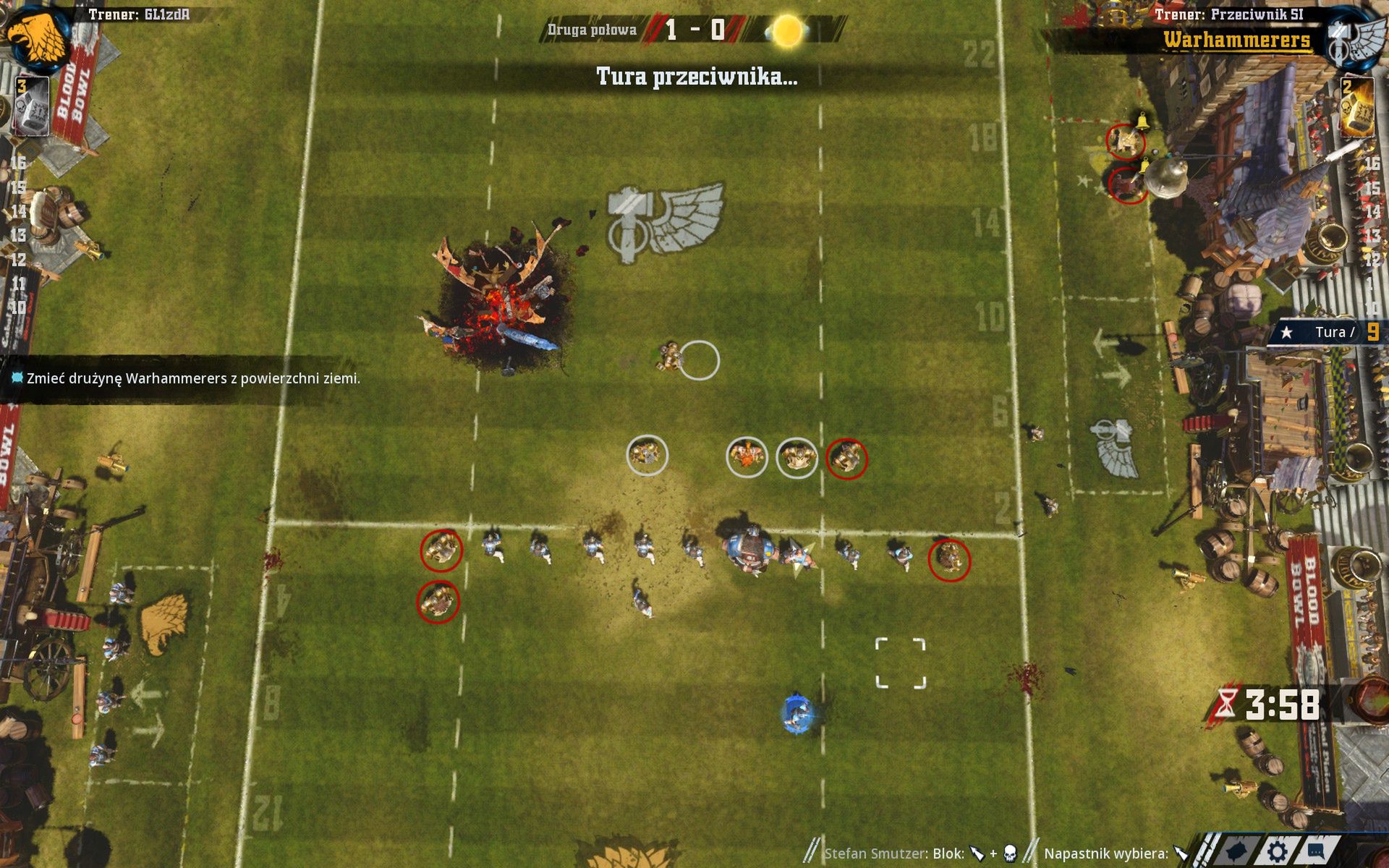Select the pitch map icon in bottom-right toolbar

point(1237,852)
